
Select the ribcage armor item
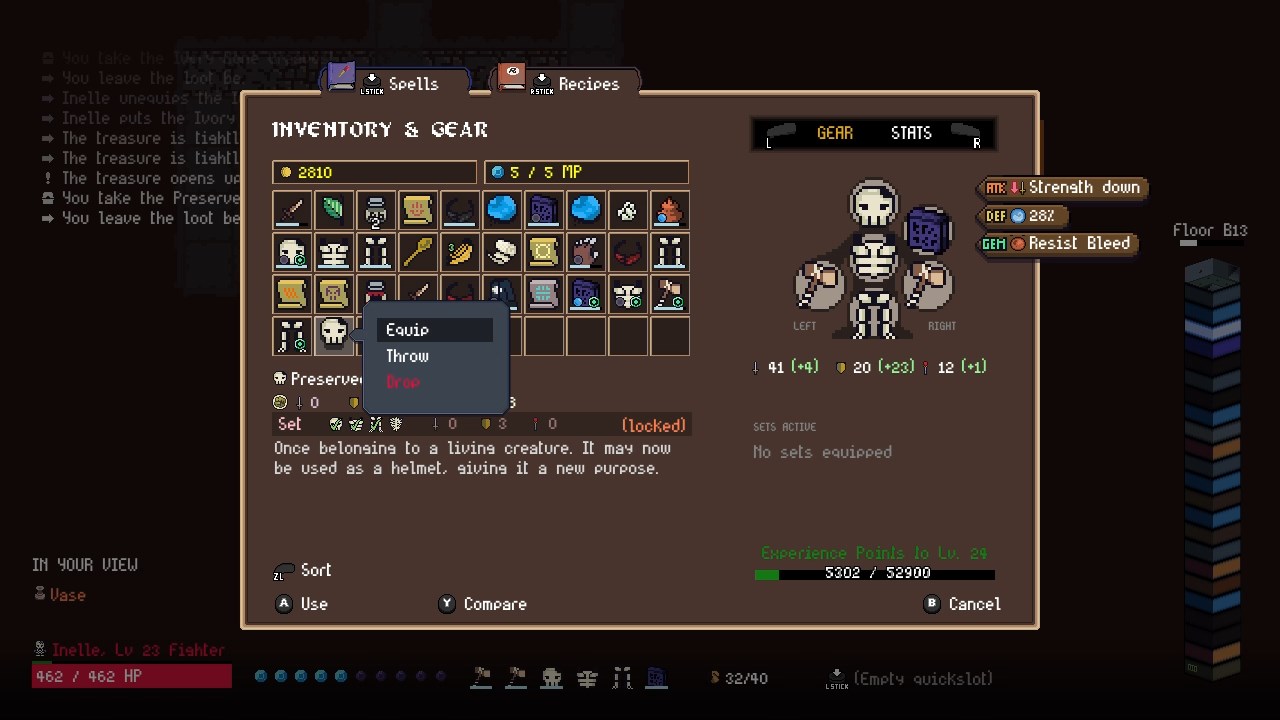333,252
